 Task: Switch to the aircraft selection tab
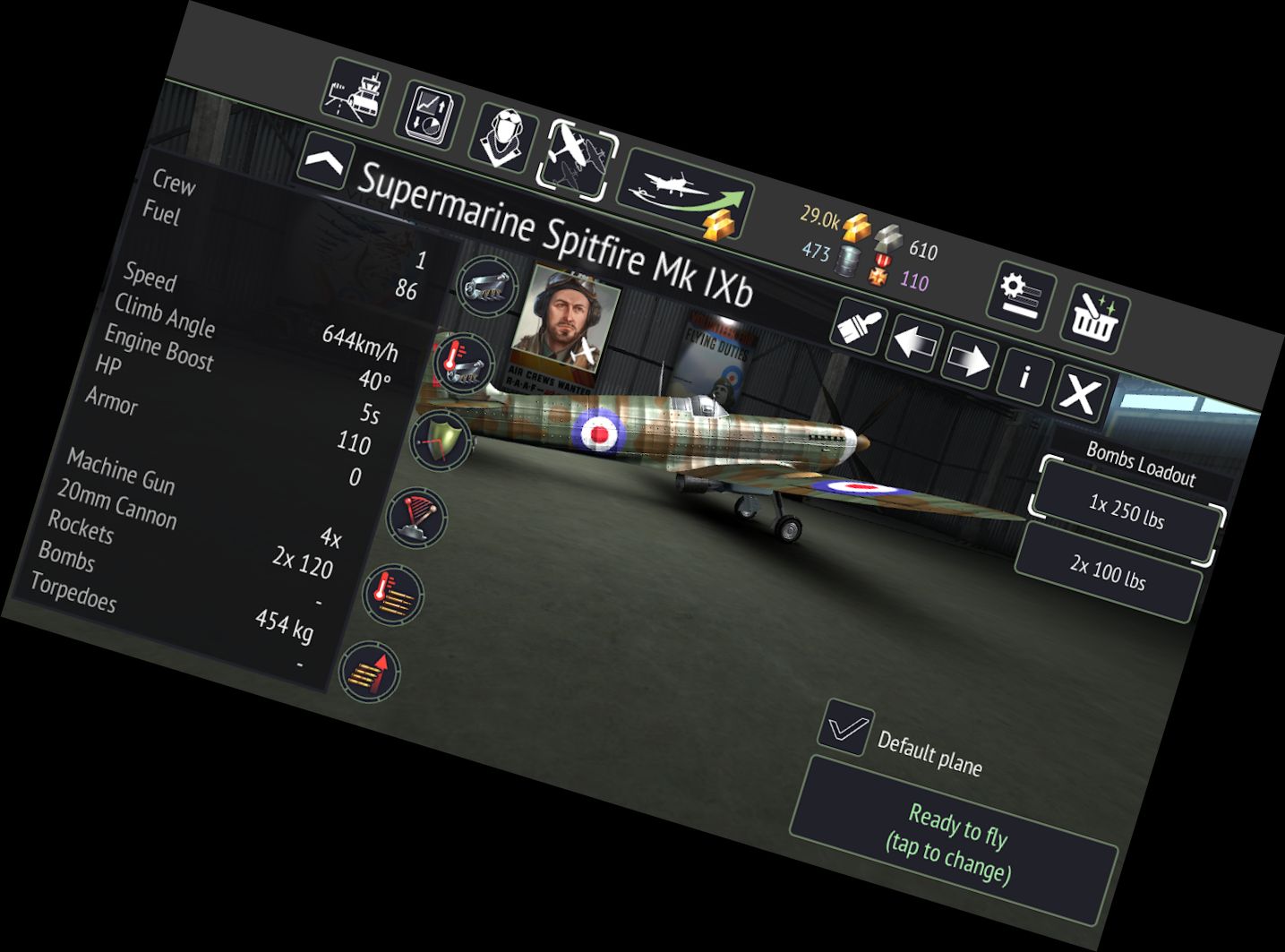click(580, 157)
